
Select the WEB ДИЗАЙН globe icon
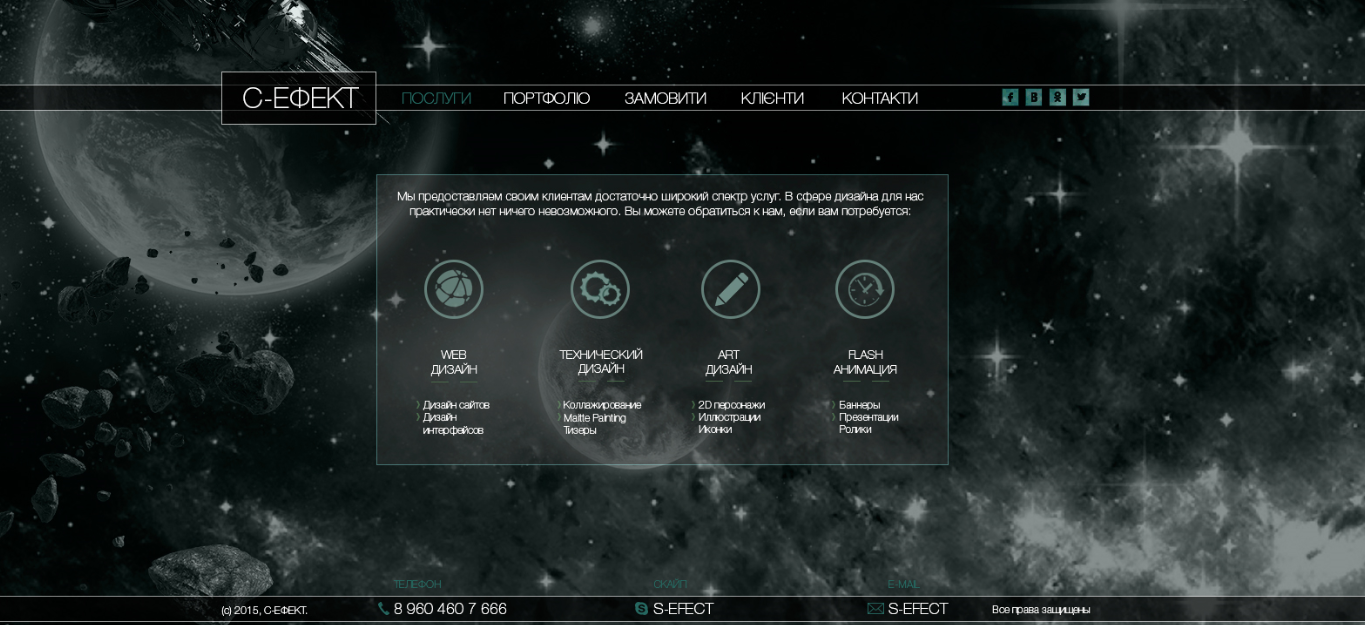pos(454,290)
